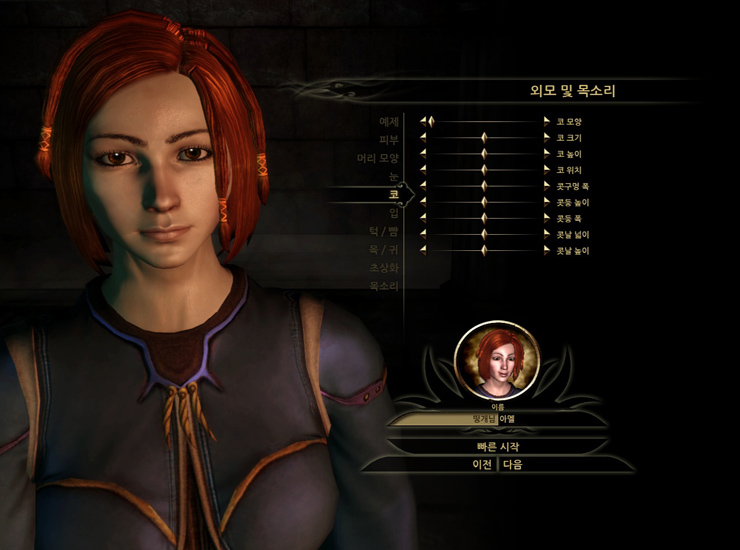The image size is (740, 550).
Task: Click the 콧구멍 폭 slider handle
Action: 484,186
